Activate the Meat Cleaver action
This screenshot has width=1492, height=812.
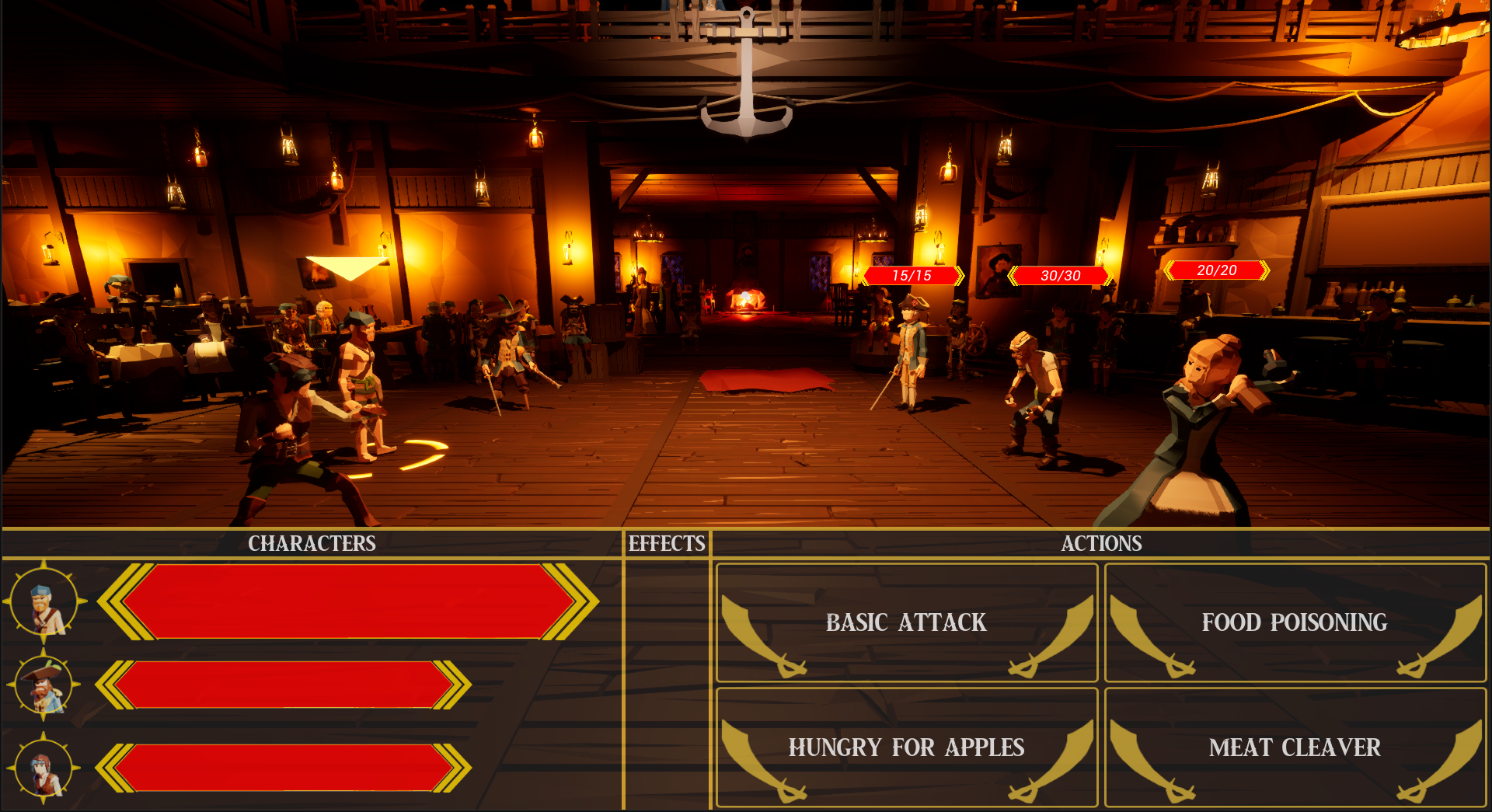1295,748
